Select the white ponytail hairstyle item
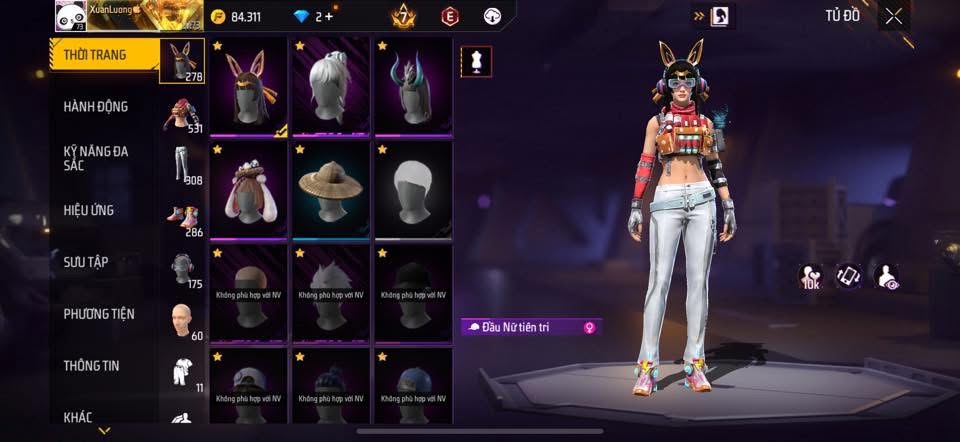The width and height of the screenshot is (960, 442). click(331, 87)
